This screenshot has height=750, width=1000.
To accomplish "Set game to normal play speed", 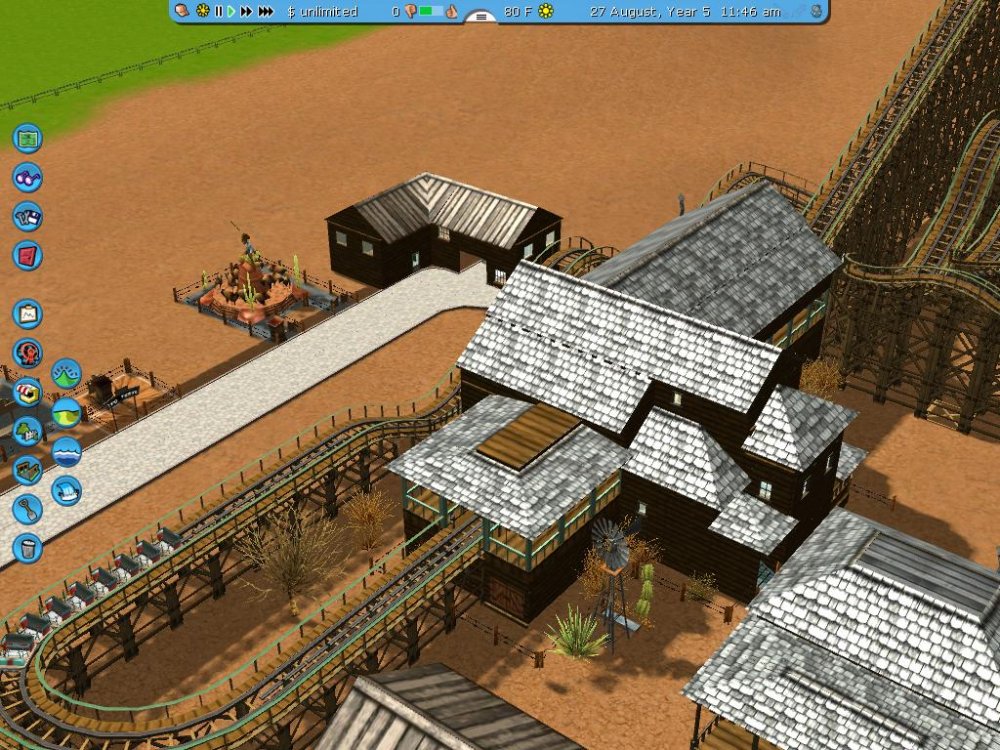I will [x=231, y=11].
